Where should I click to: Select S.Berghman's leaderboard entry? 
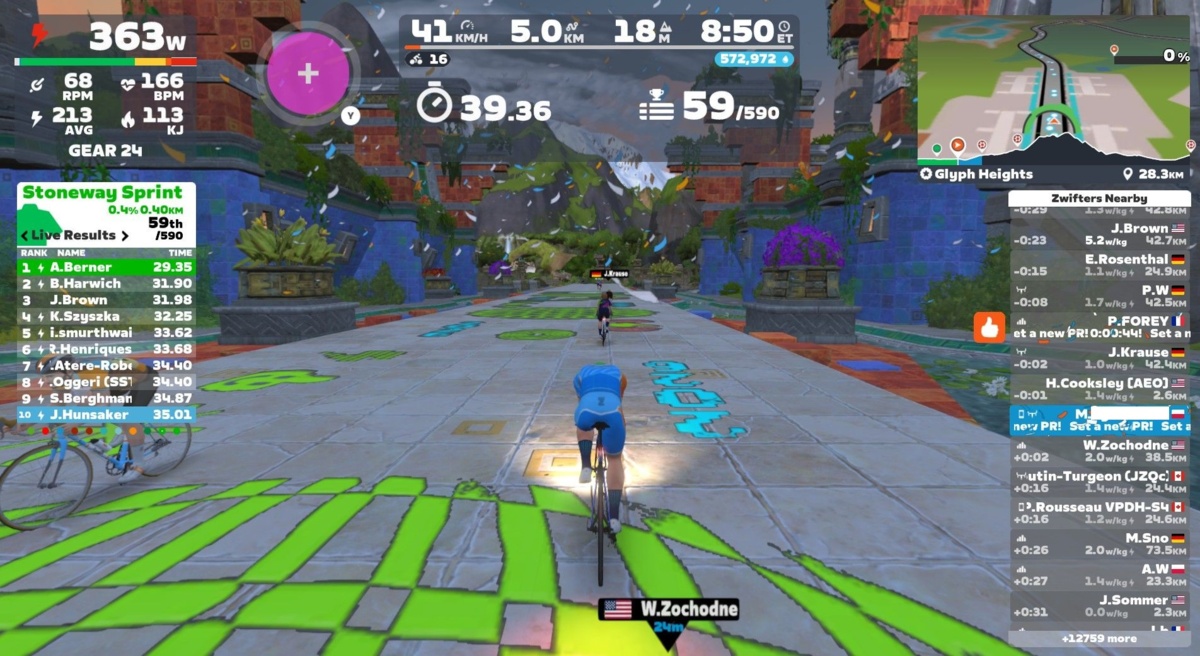coord(106,398)
